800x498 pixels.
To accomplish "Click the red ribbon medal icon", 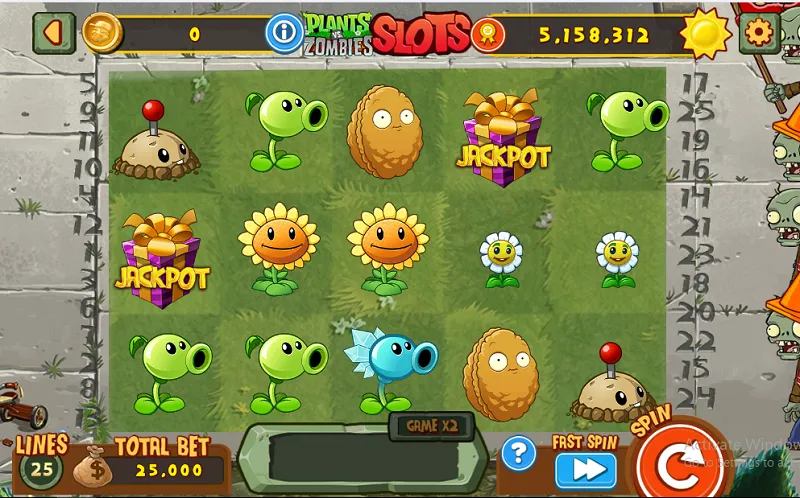I will point(488,35).
